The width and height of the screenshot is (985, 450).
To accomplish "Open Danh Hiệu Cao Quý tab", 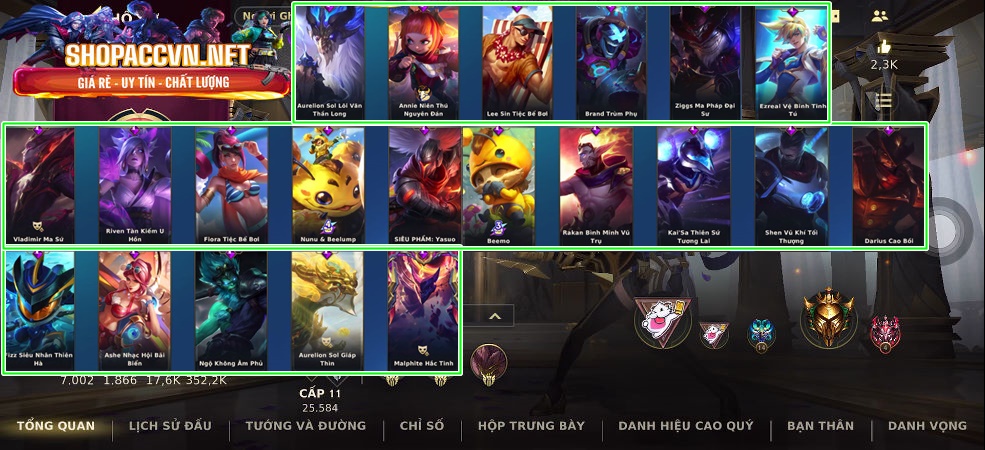I will click(686, 426).
